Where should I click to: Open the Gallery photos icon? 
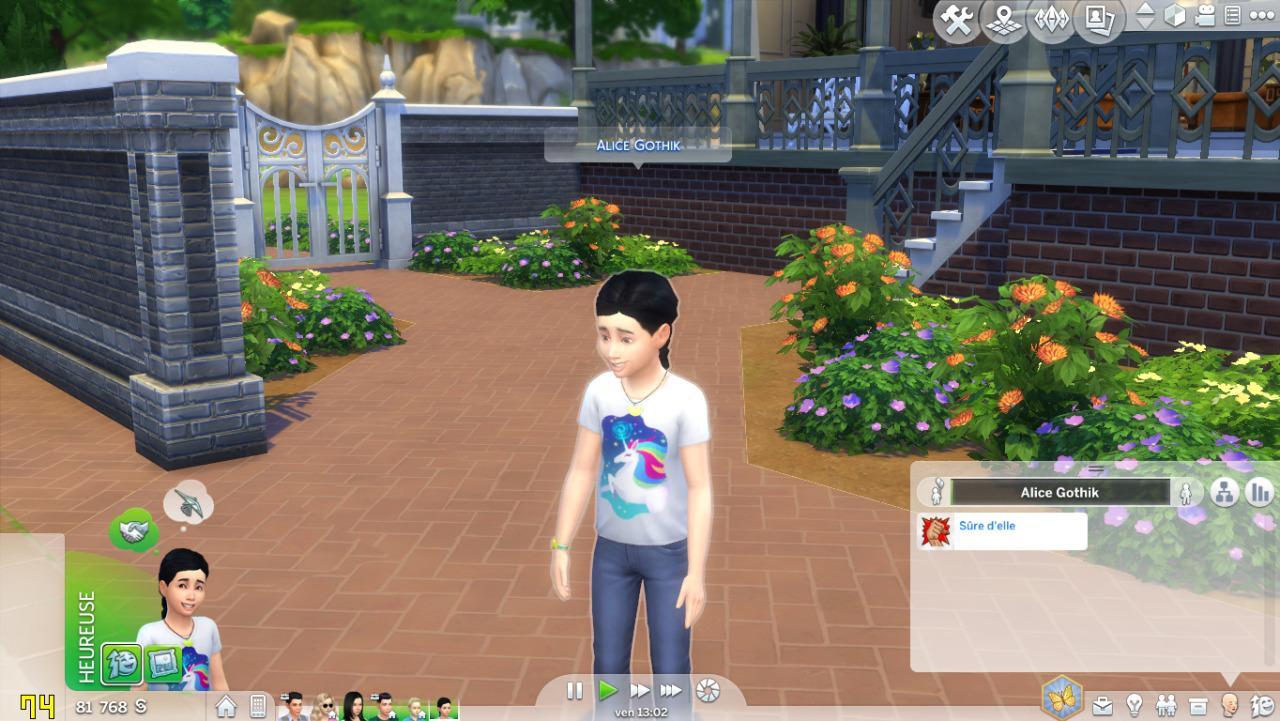click(x=1099, y=20)
